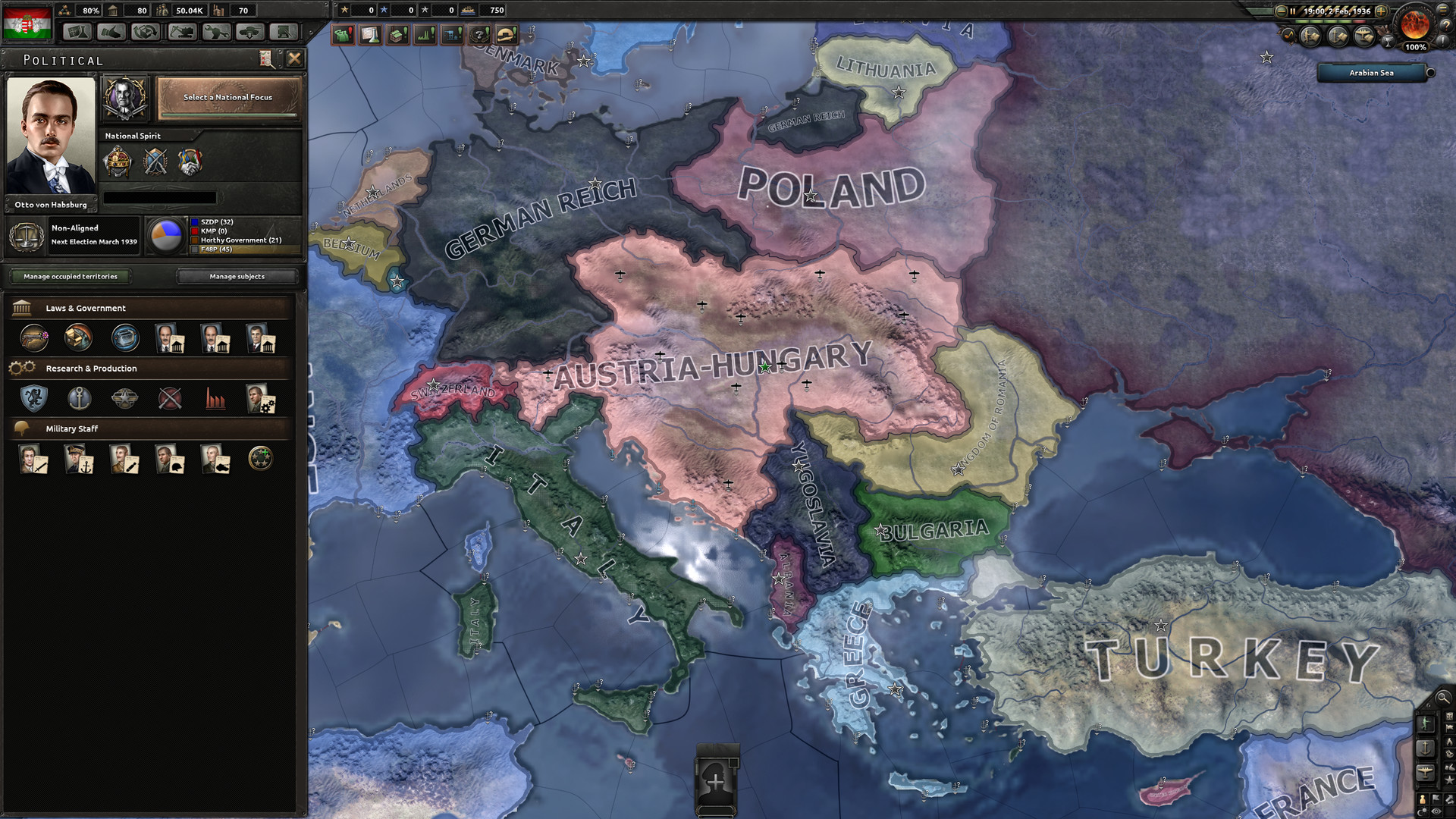Click the lion shield Chief of Army slot

pyautogui.click(x=33, y=399)
